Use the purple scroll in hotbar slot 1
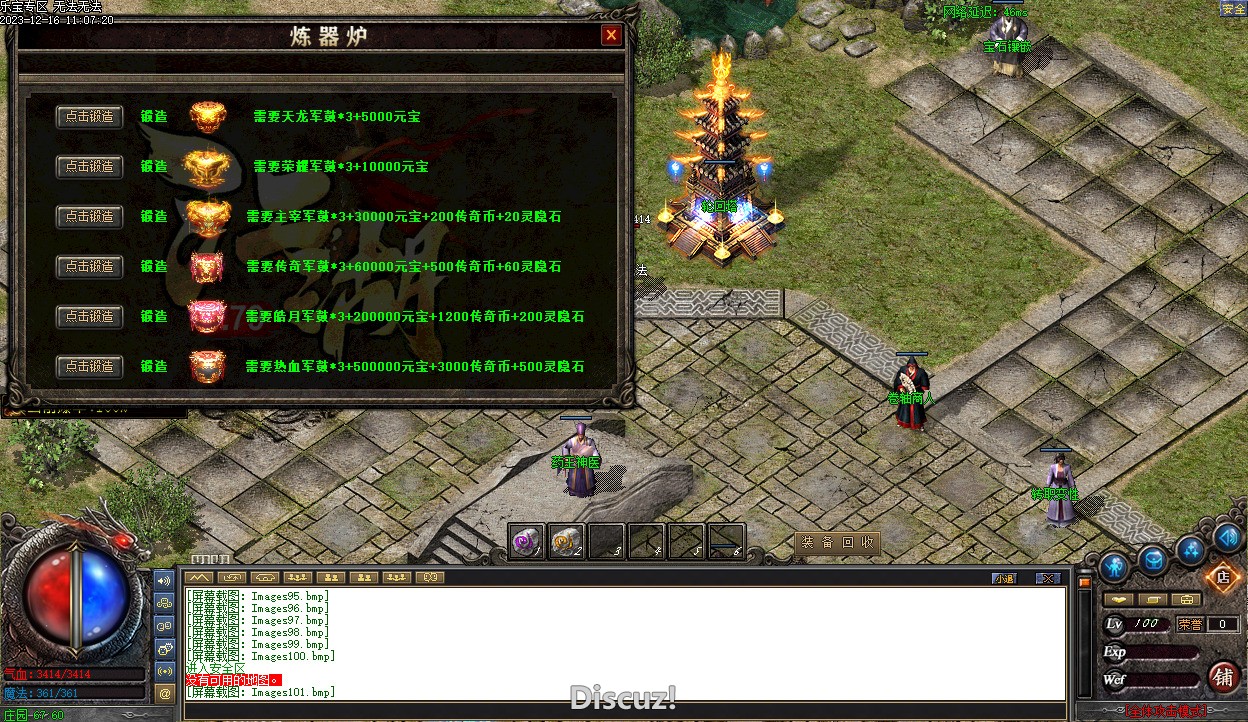The image size is (1248, 722). click(527, 542)
